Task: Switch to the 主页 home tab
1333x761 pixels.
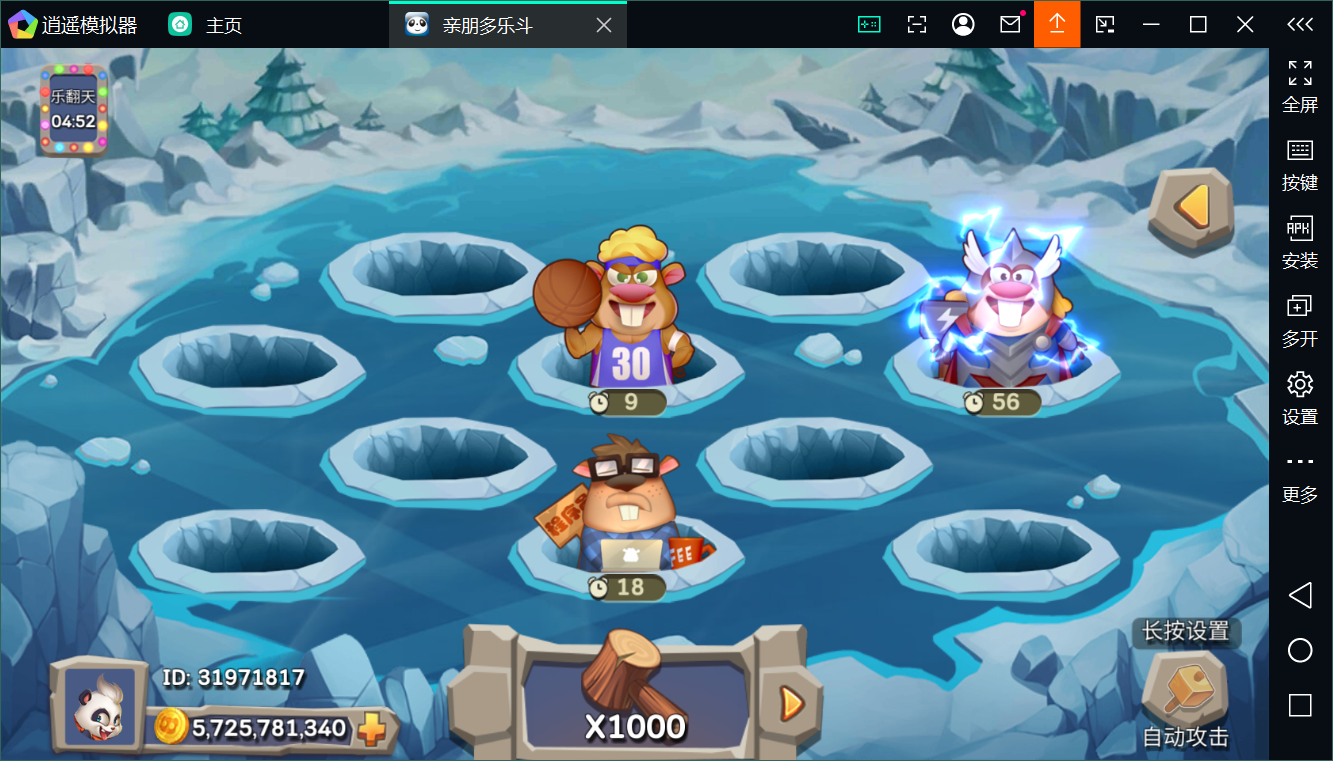Action: click(206, 25)
